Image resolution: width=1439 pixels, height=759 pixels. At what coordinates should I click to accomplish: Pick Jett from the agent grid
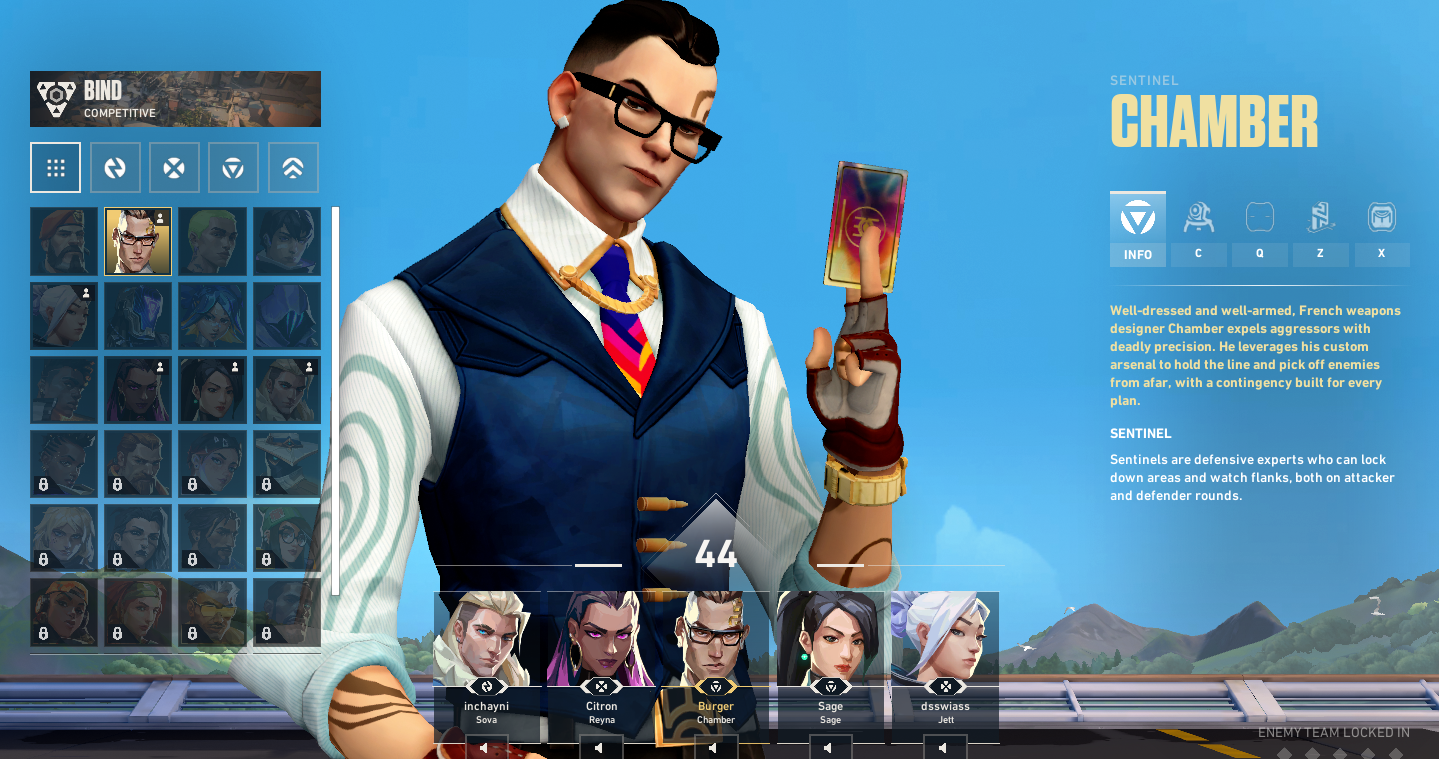click(64, 315)
